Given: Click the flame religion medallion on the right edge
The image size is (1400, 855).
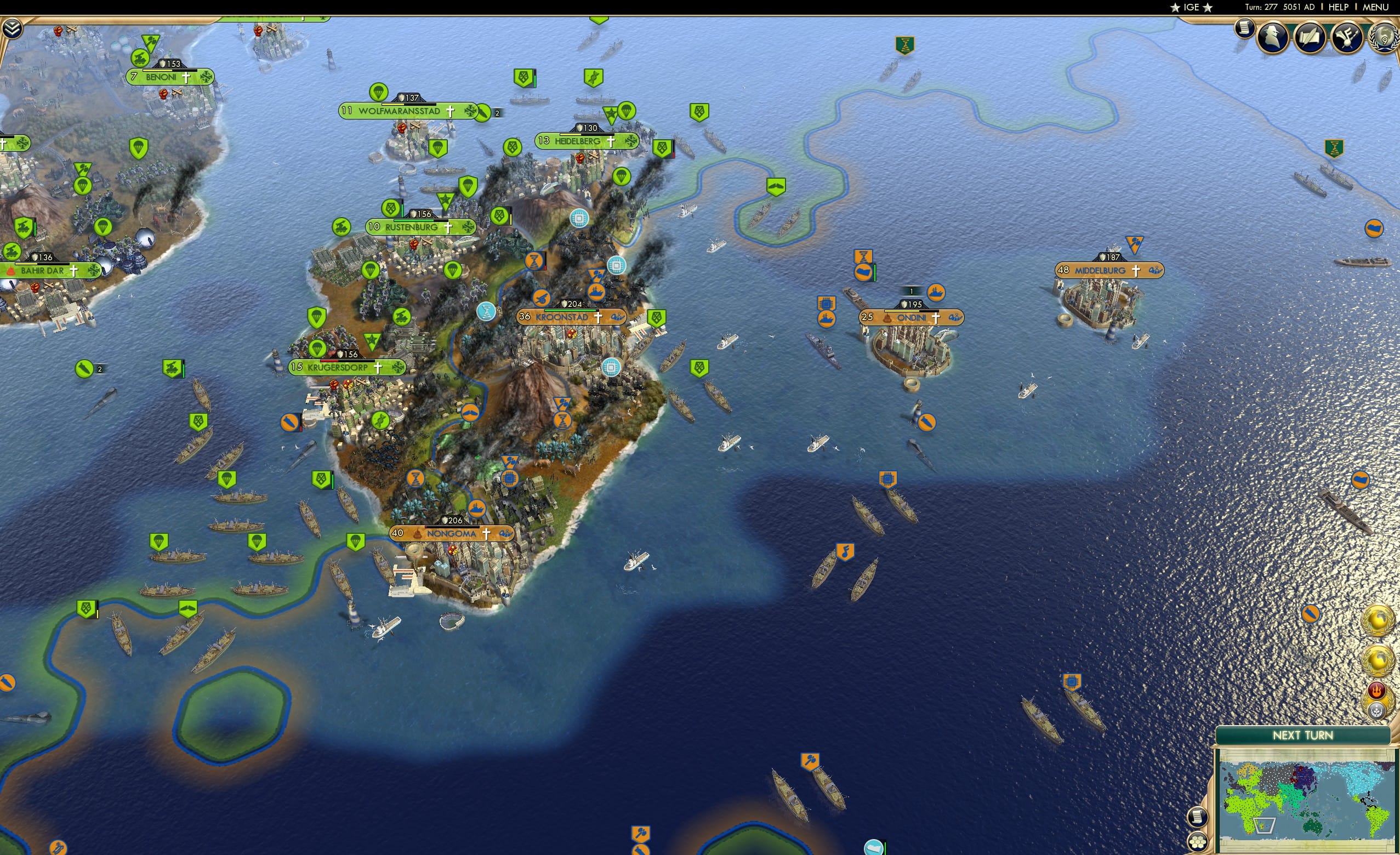Looking at the screenshot, I should tap(1377, 689).
